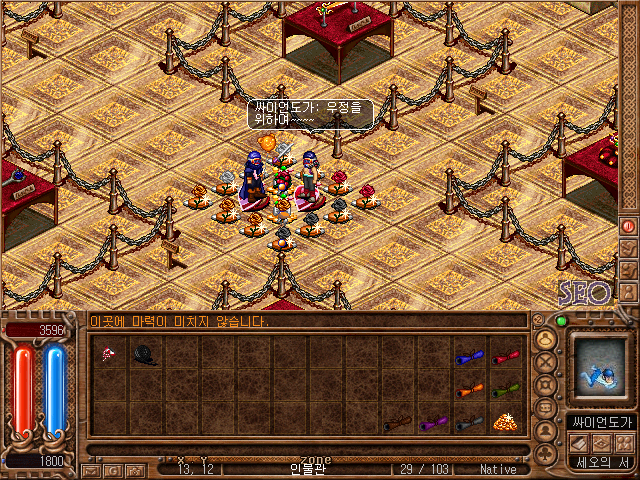Pick the black coiled item slot
This screenshot has width=640, height=480.
[144, 354]
